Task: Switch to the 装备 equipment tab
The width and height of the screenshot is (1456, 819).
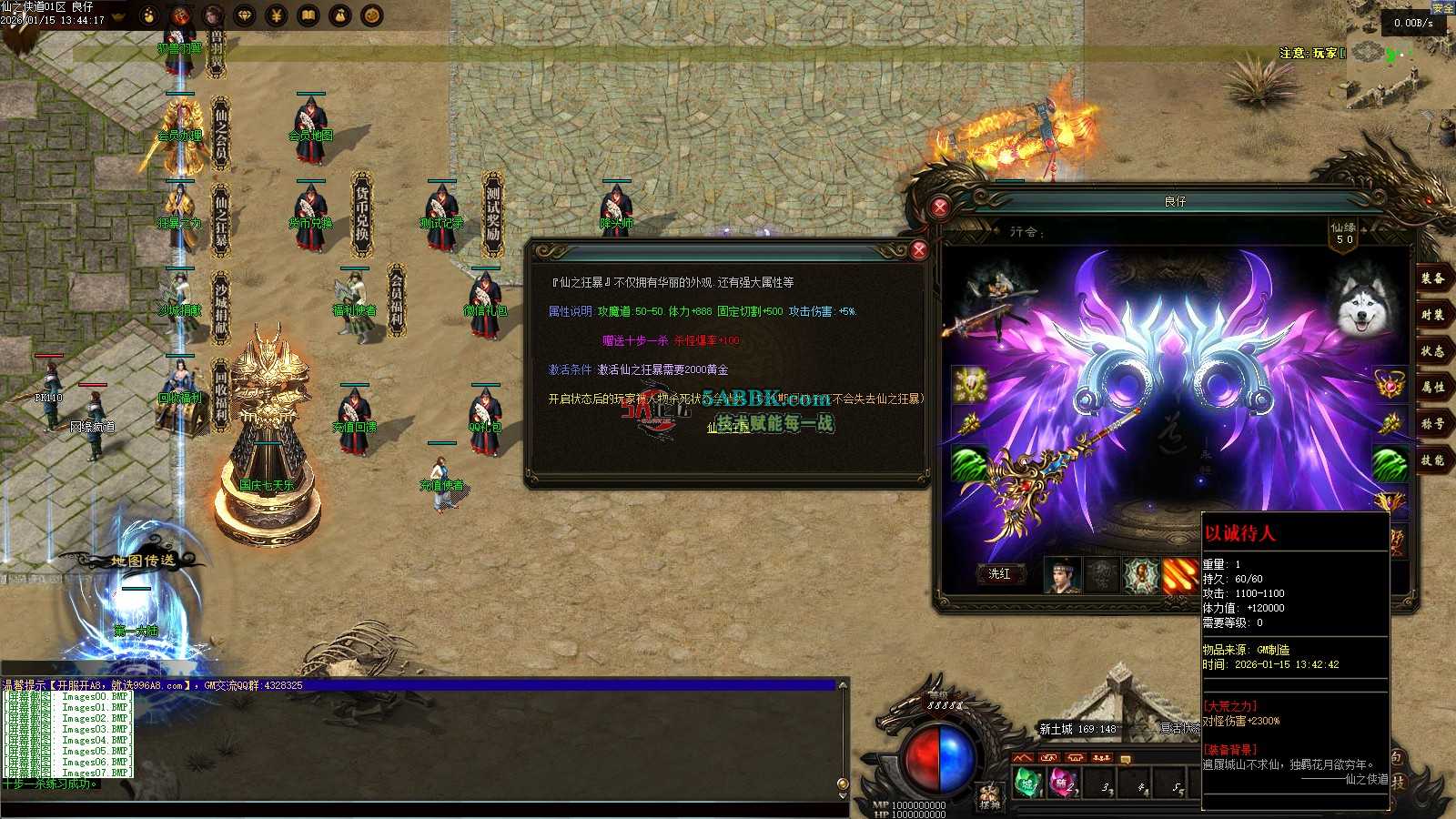Action: pos(1432,279)
